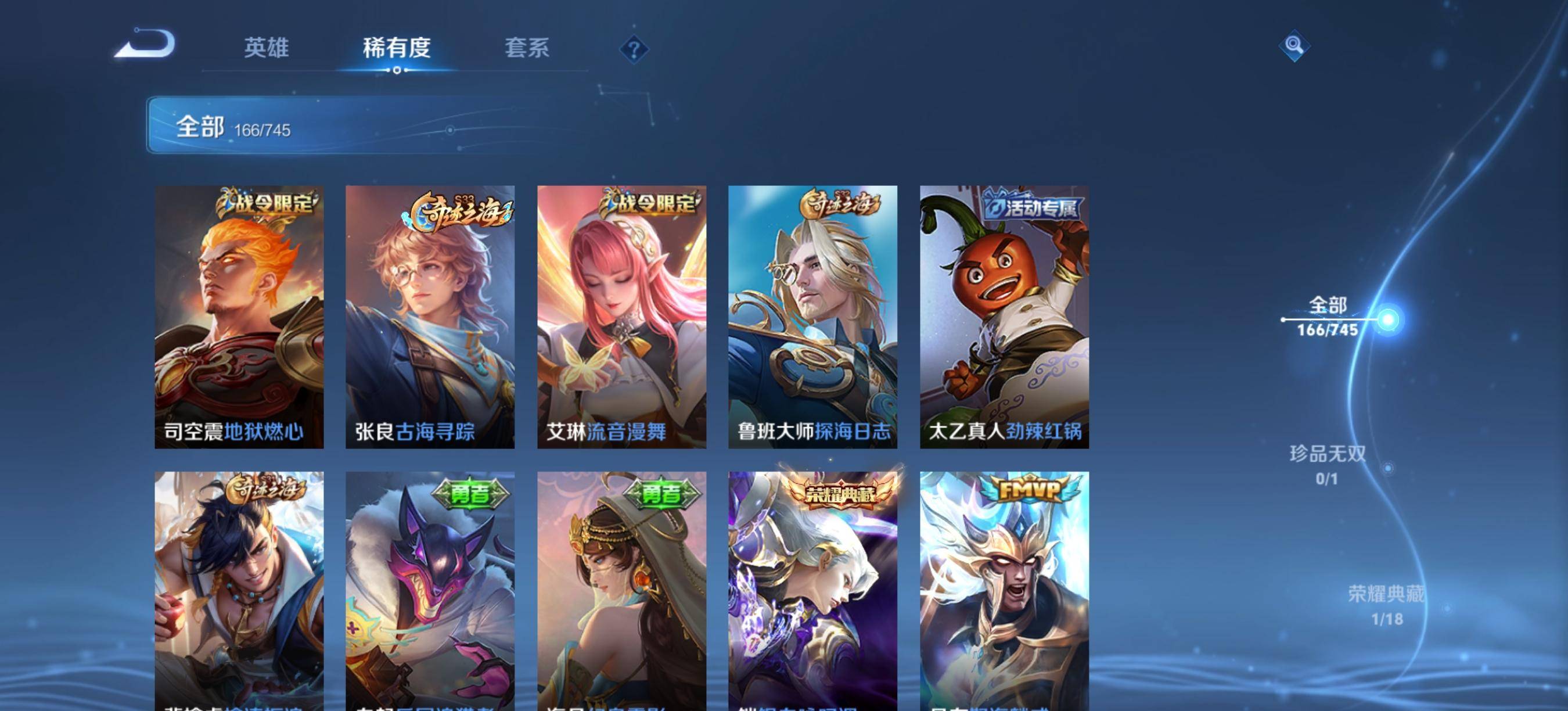This screenshot has height=711, width=1568.
Task: Choose the 张良 古海寻踪 skin card
Action: [430, 317]
